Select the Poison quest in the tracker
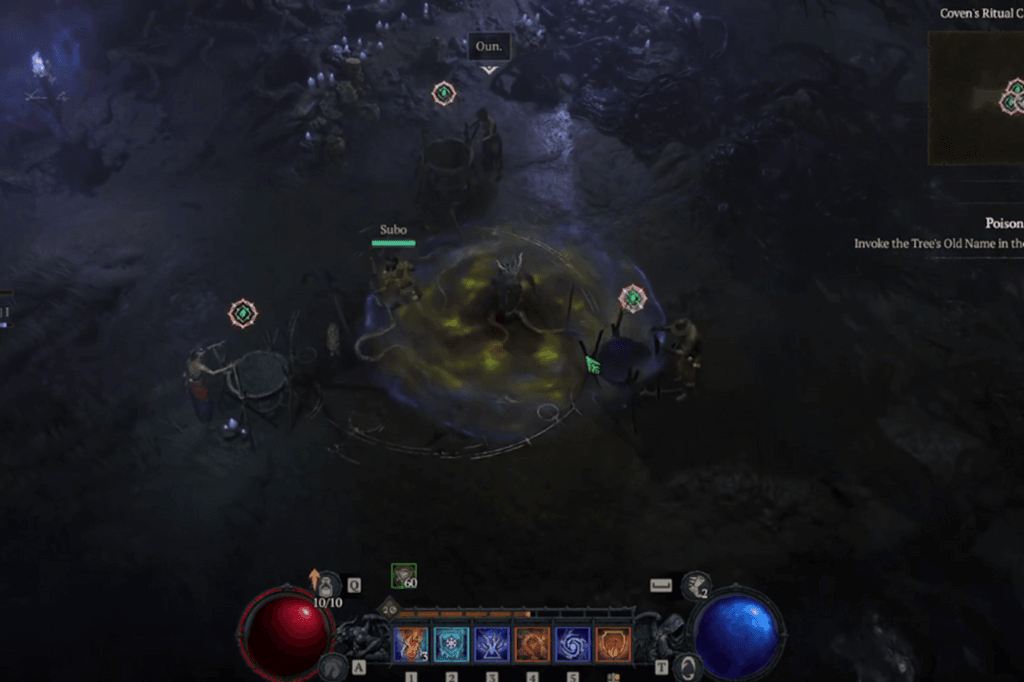Image resolution: width=1024 pixels, height=682 pixels. pos(1000,224)
